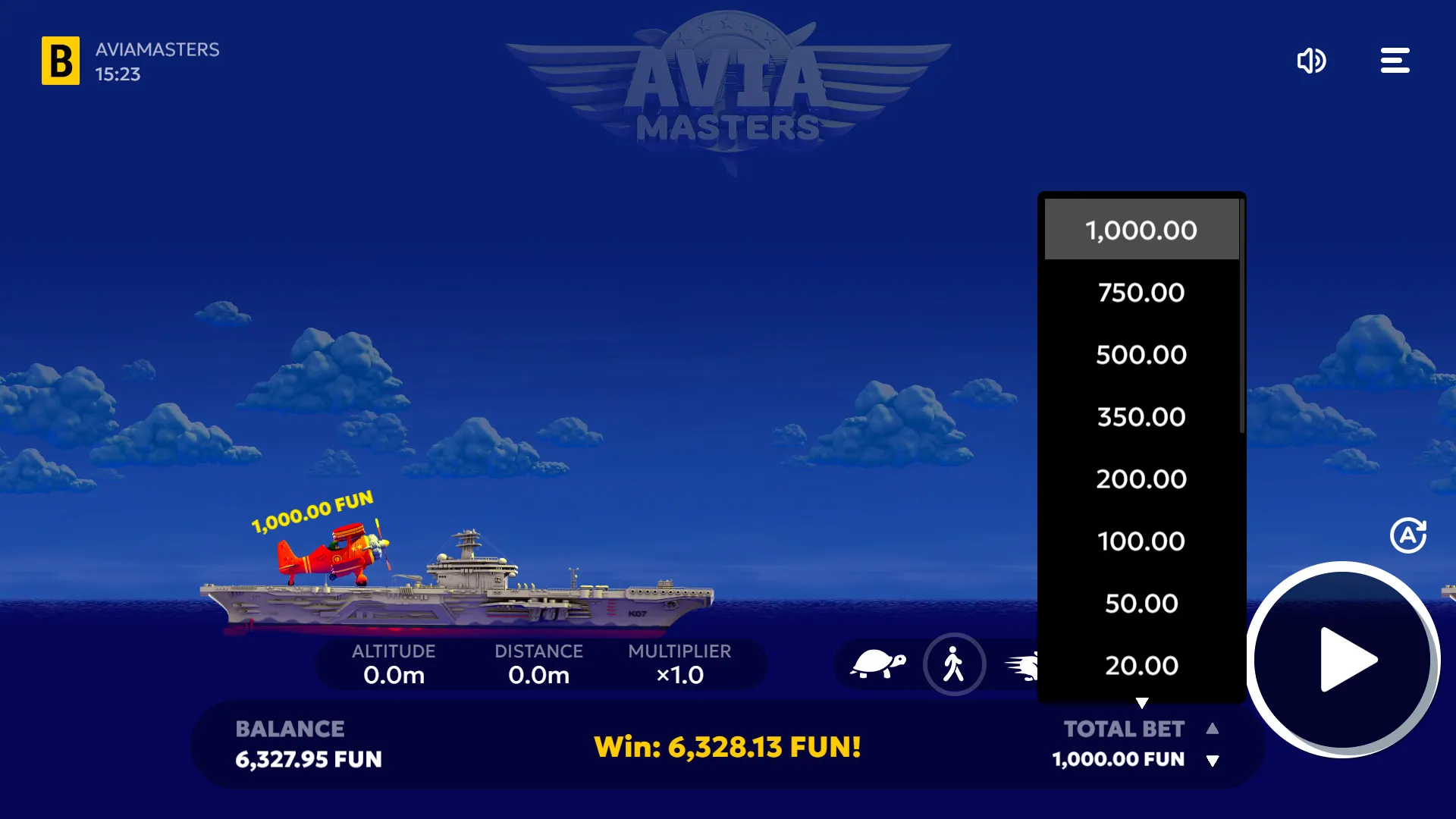Pick the 200.00 bet amount
This screenshot has height=819, width=1456.
pos(1141,479)
